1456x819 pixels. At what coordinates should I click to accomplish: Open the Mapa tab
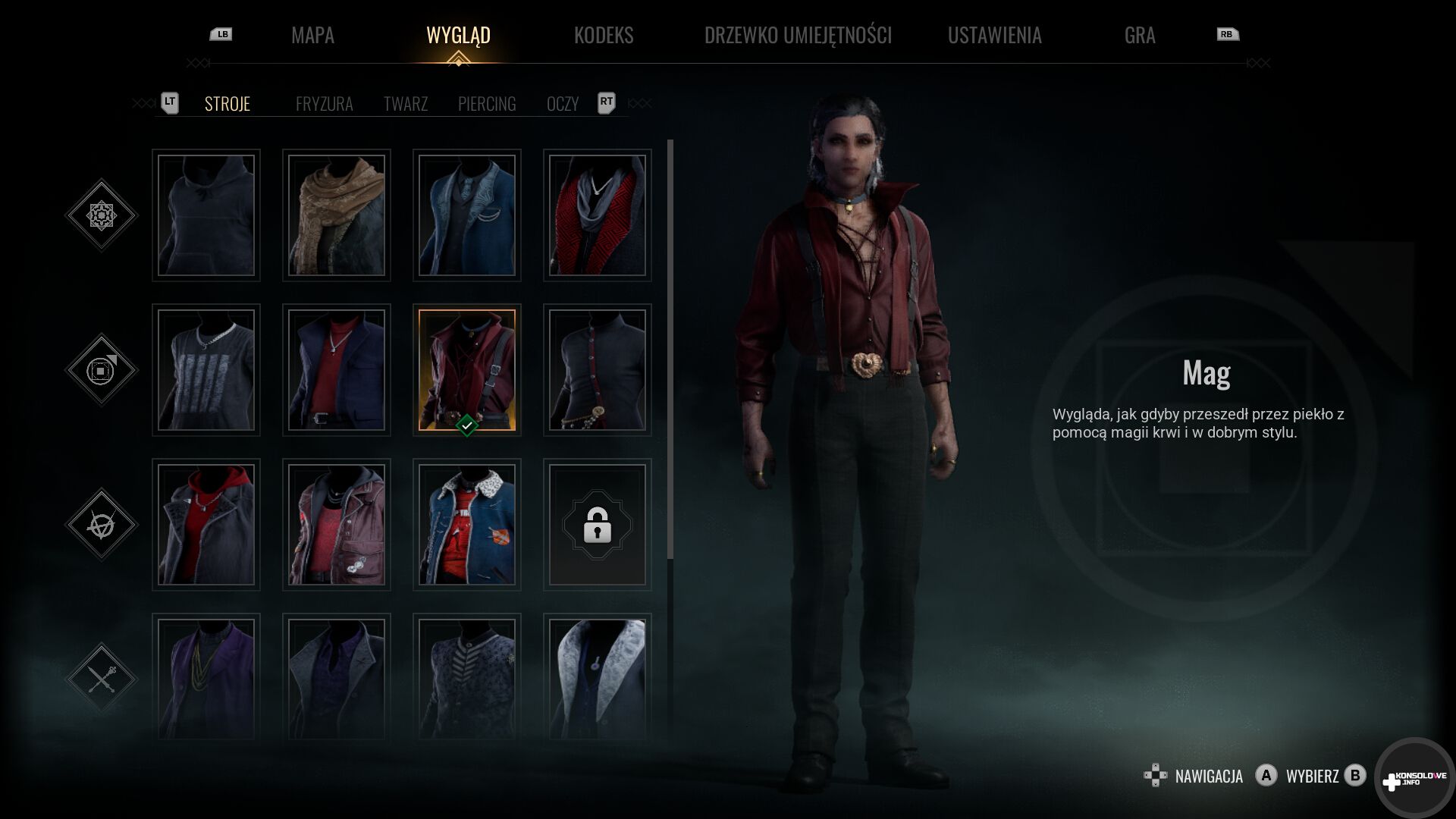tap(312, 35)
